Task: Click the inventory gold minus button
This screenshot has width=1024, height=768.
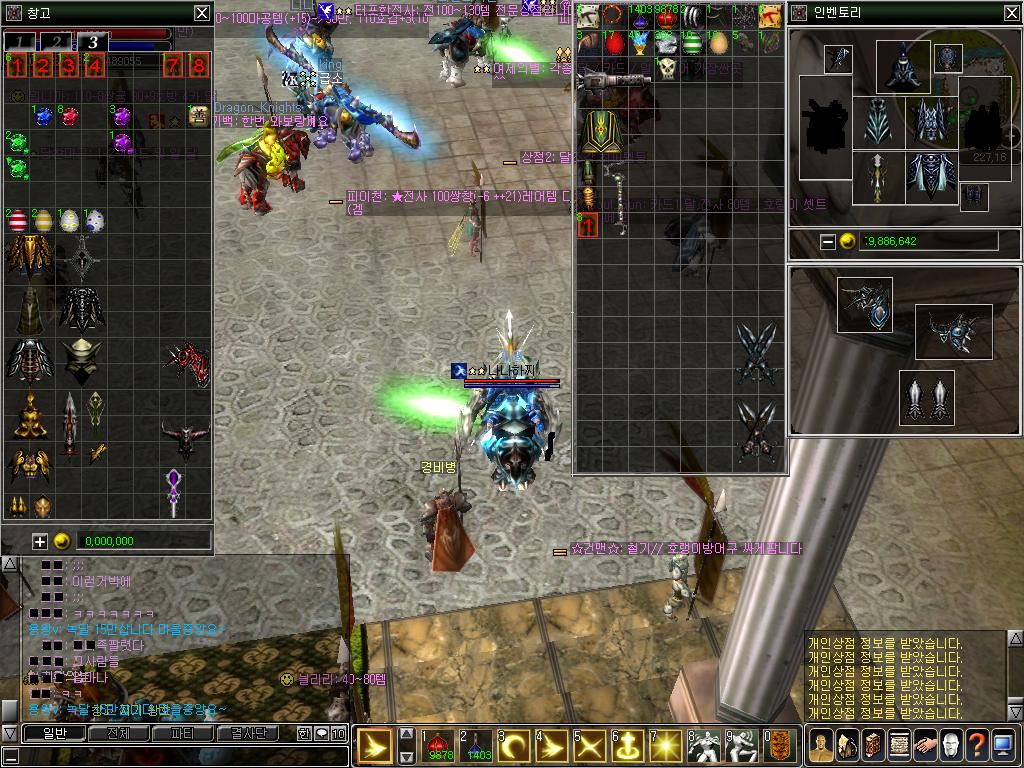Action: click(x=827, y=241)
